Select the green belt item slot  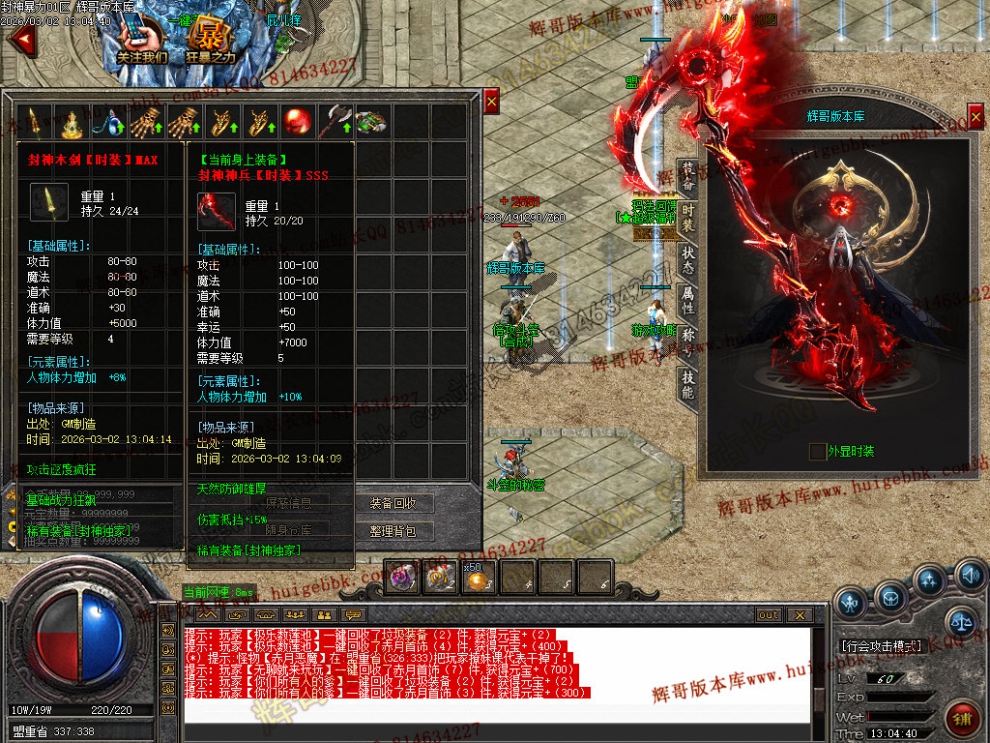371,122
